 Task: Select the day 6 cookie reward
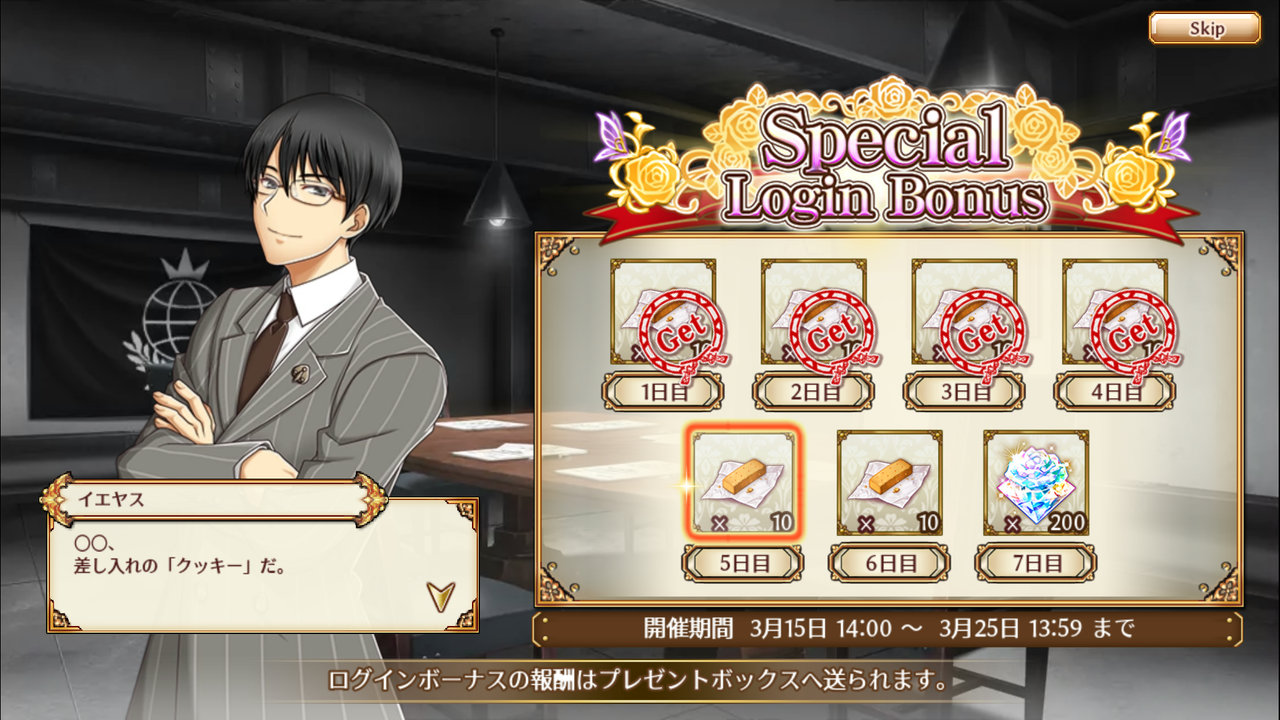(889, 482)
